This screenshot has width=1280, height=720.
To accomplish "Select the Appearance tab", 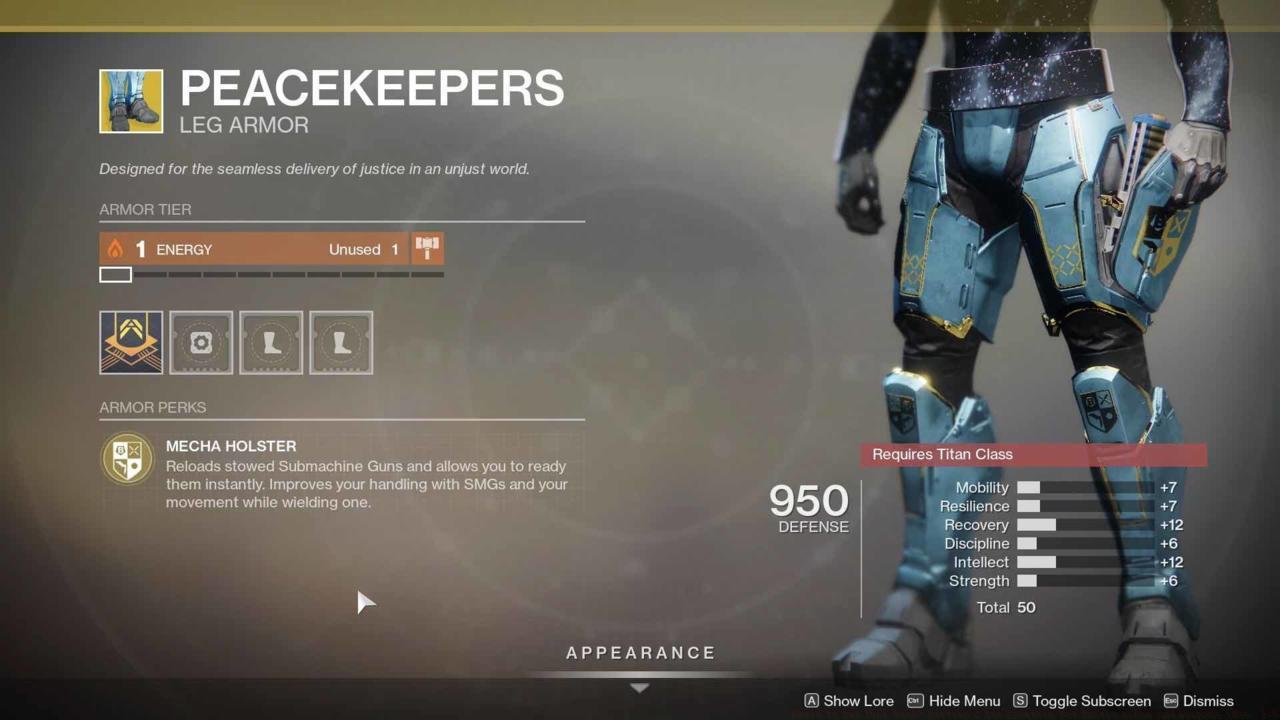I will tap(640, 652).
